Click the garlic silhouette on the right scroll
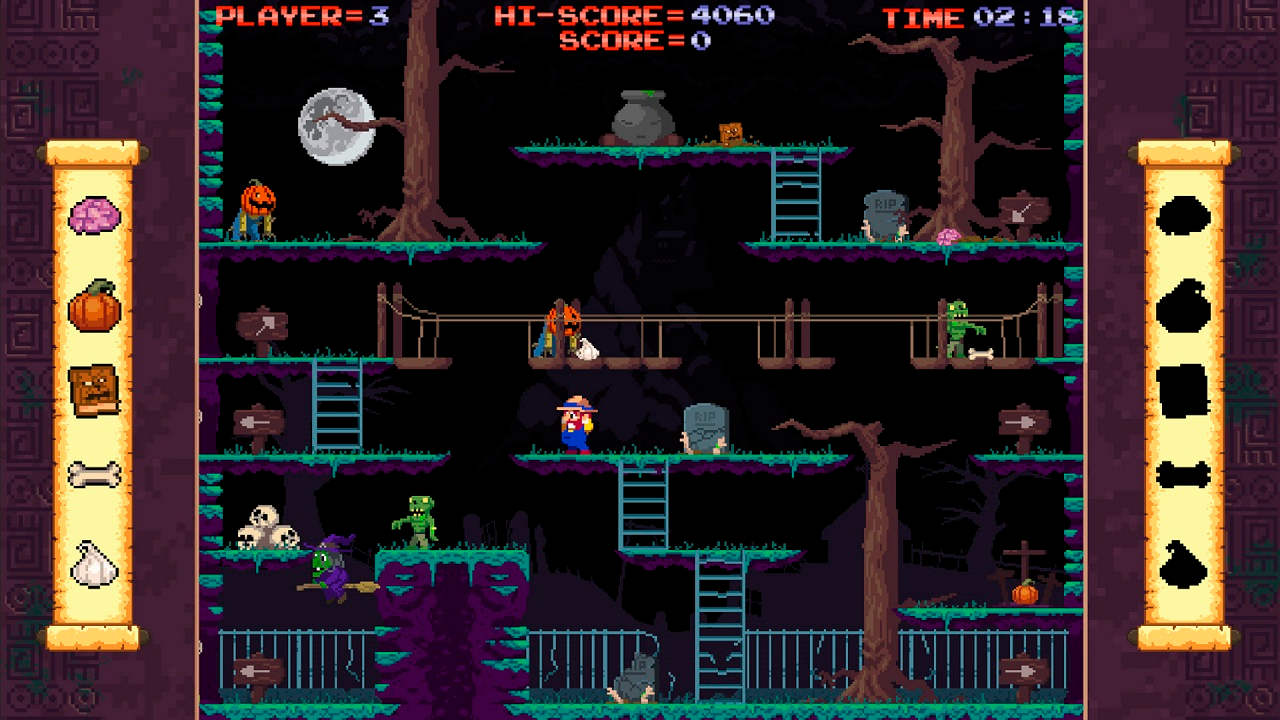The image size is (1280, 720). click(x=1182, y=563)
